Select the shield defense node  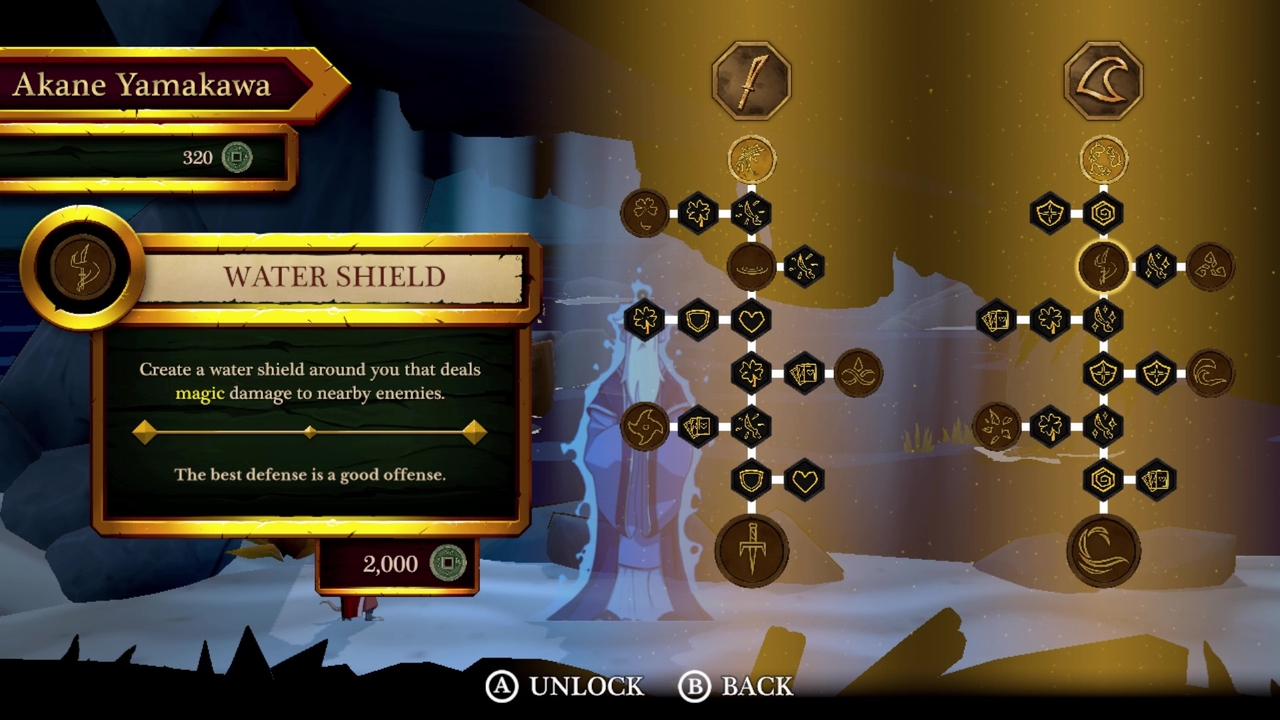[697, 319]
